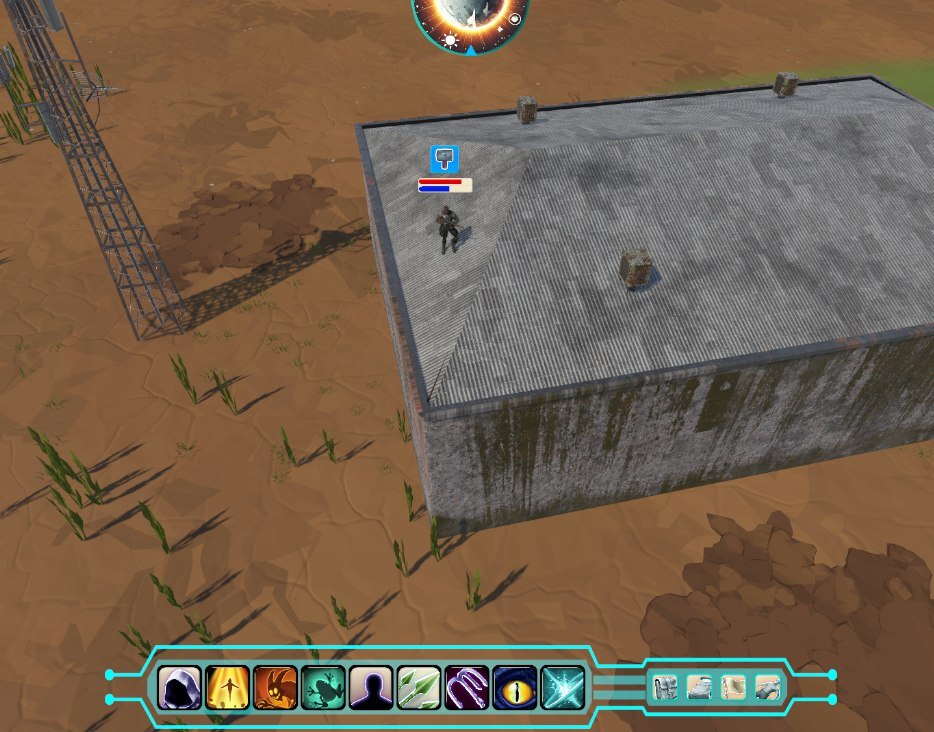Use the yellow reptile eye ability
934x732 pixels.
(x=515, y=688)
